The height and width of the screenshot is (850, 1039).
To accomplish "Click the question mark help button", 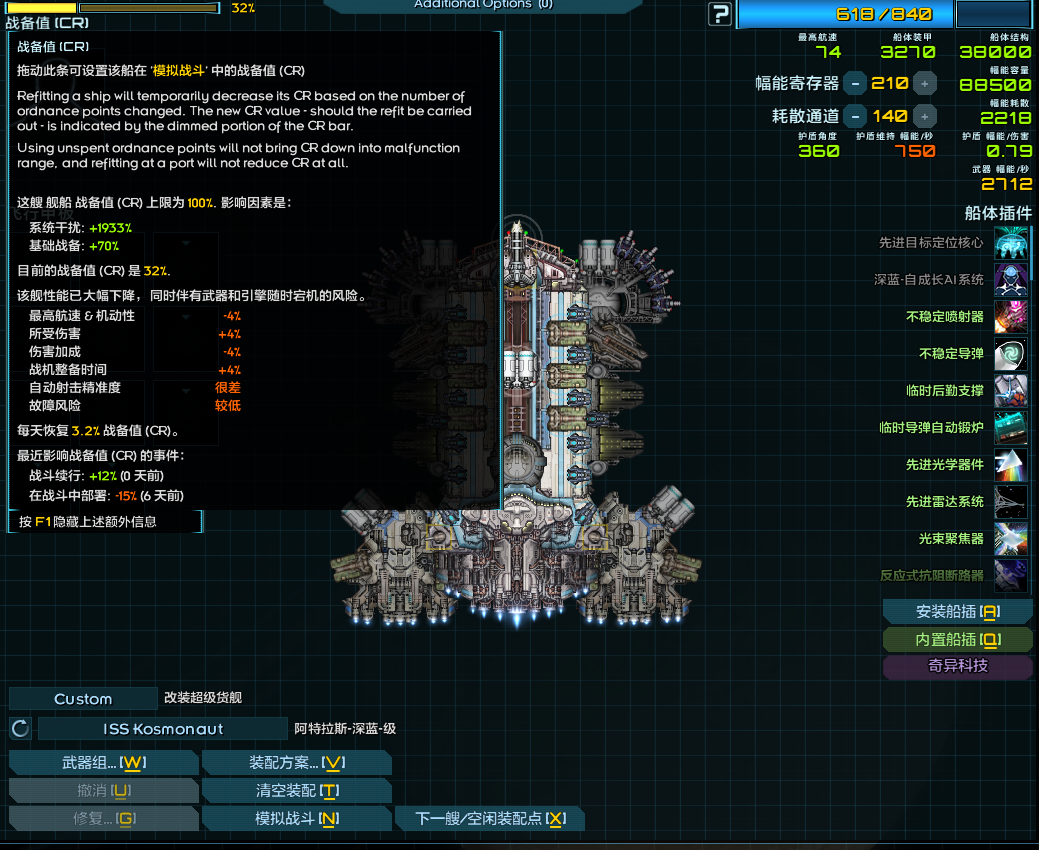I will (x=719, y=14).
